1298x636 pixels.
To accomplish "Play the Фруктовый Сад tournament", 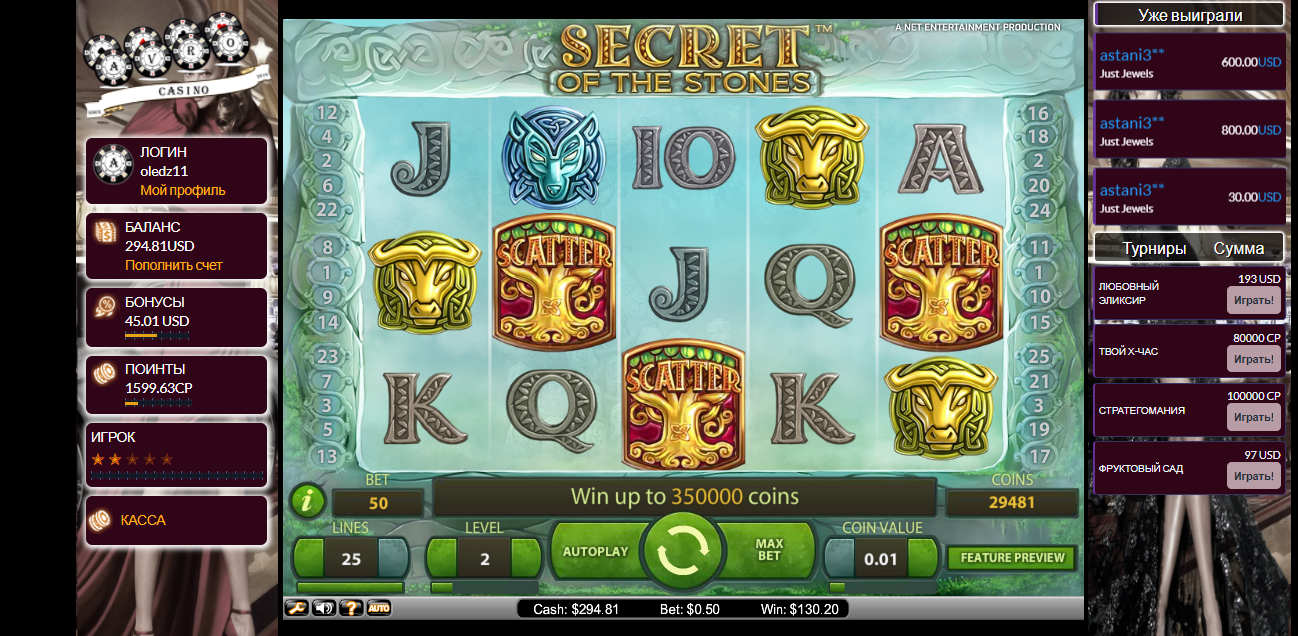I will (x=1253, y=476).
